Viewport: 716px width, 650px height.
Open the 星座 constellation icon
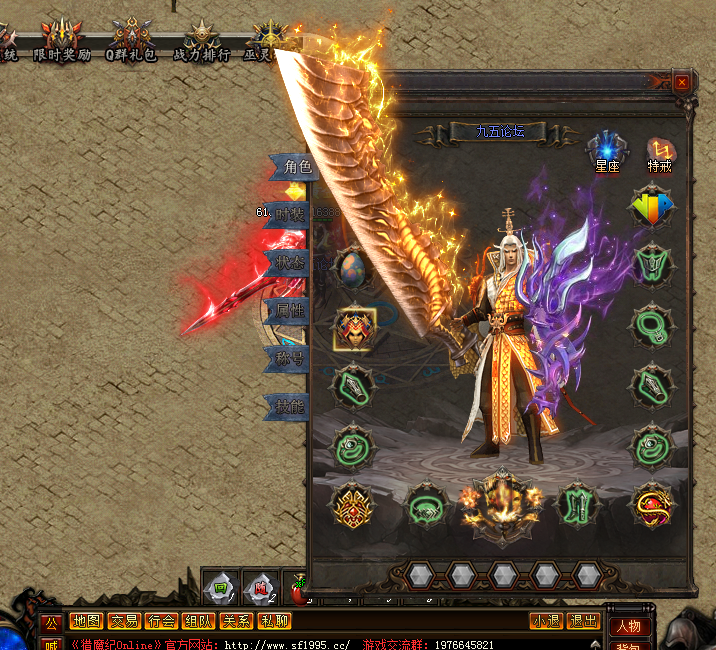[x=608, y=150]
